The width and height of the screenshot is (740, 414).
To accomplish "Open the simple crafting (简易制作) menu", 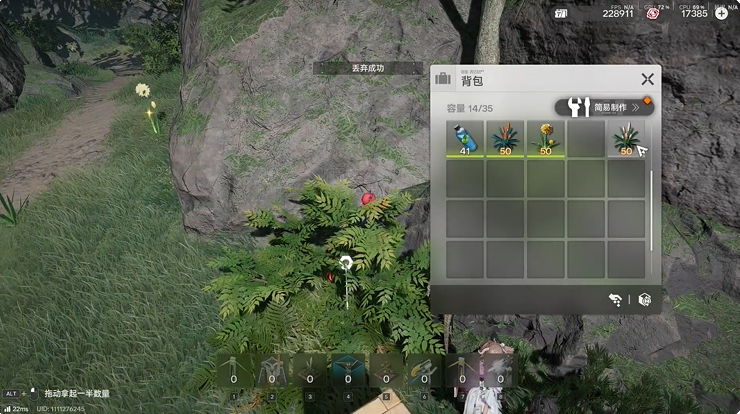I will (604, 107).
